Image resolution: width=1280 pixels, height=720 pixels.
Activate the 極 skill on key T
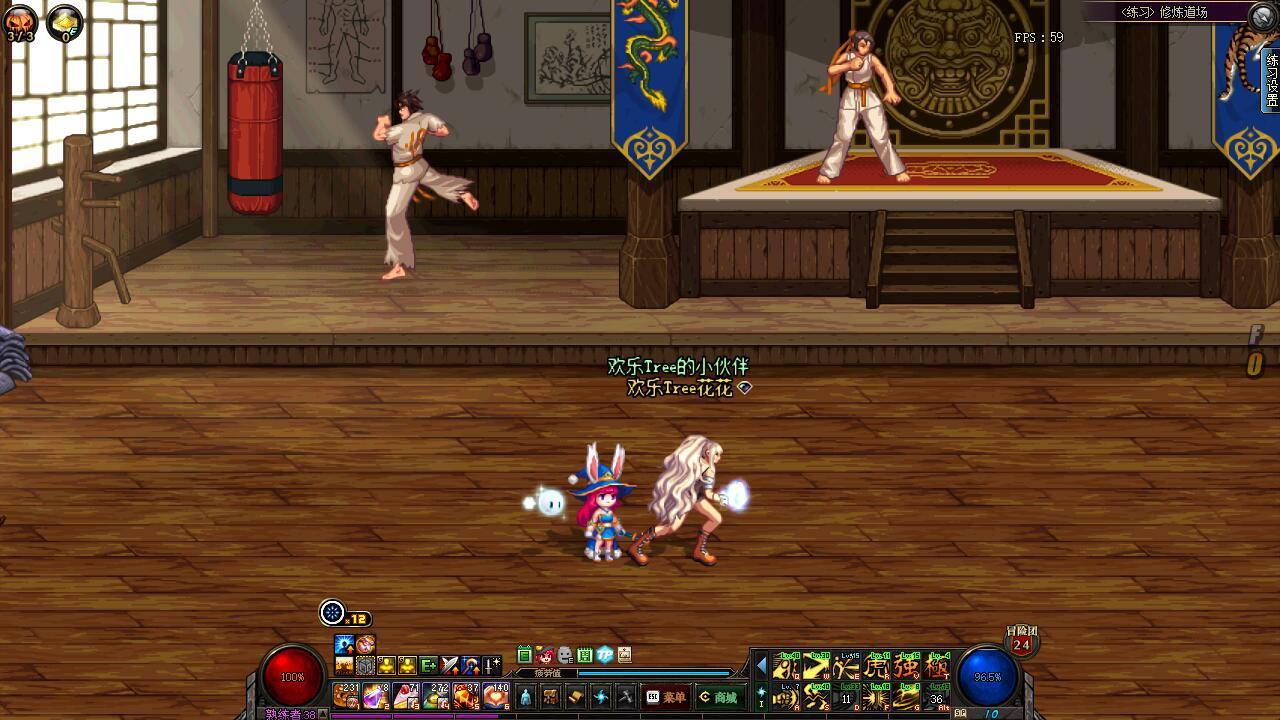coord(937,666)
